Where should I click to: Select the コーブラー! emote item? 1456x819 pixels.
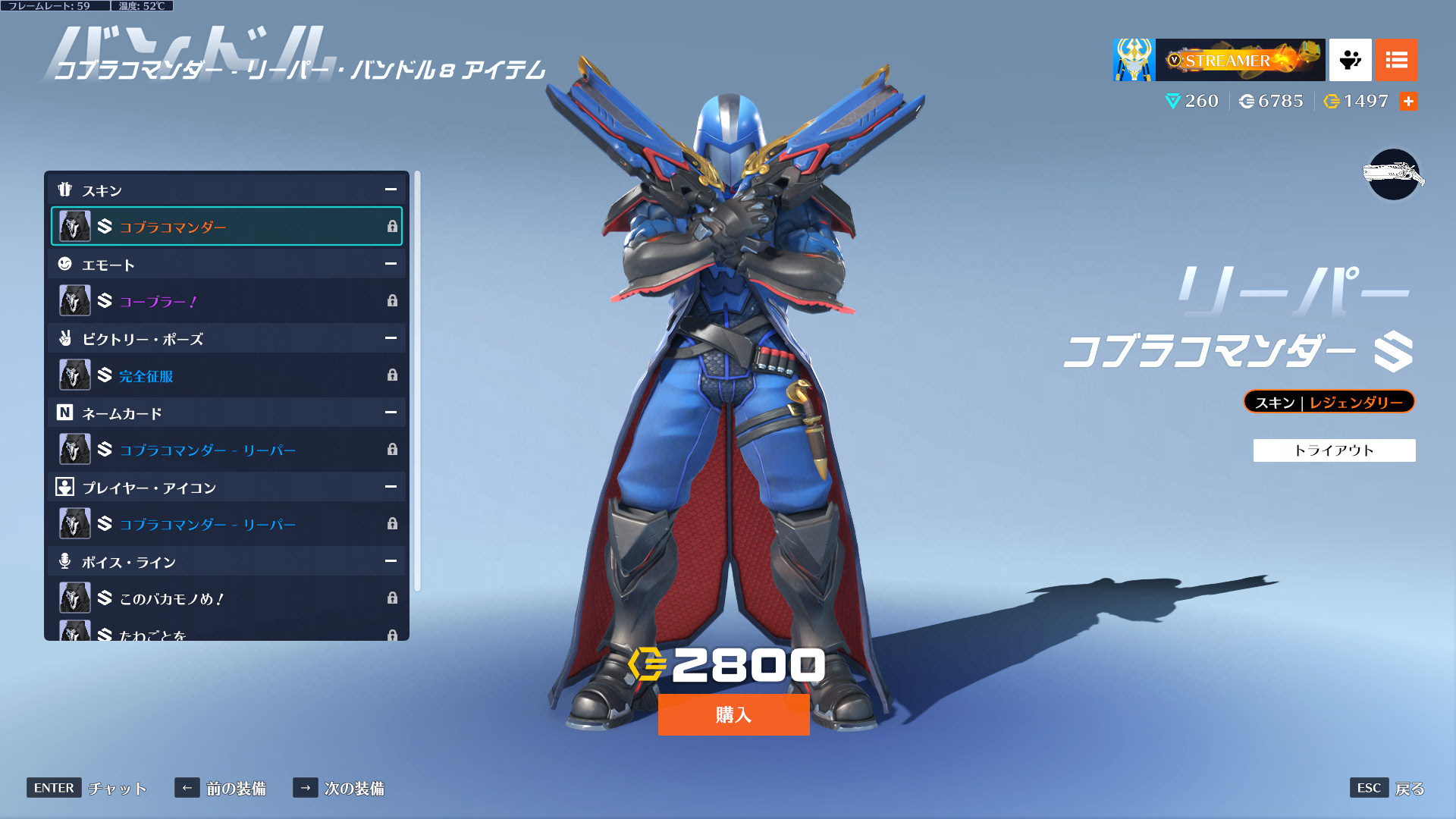pos(227,301)
